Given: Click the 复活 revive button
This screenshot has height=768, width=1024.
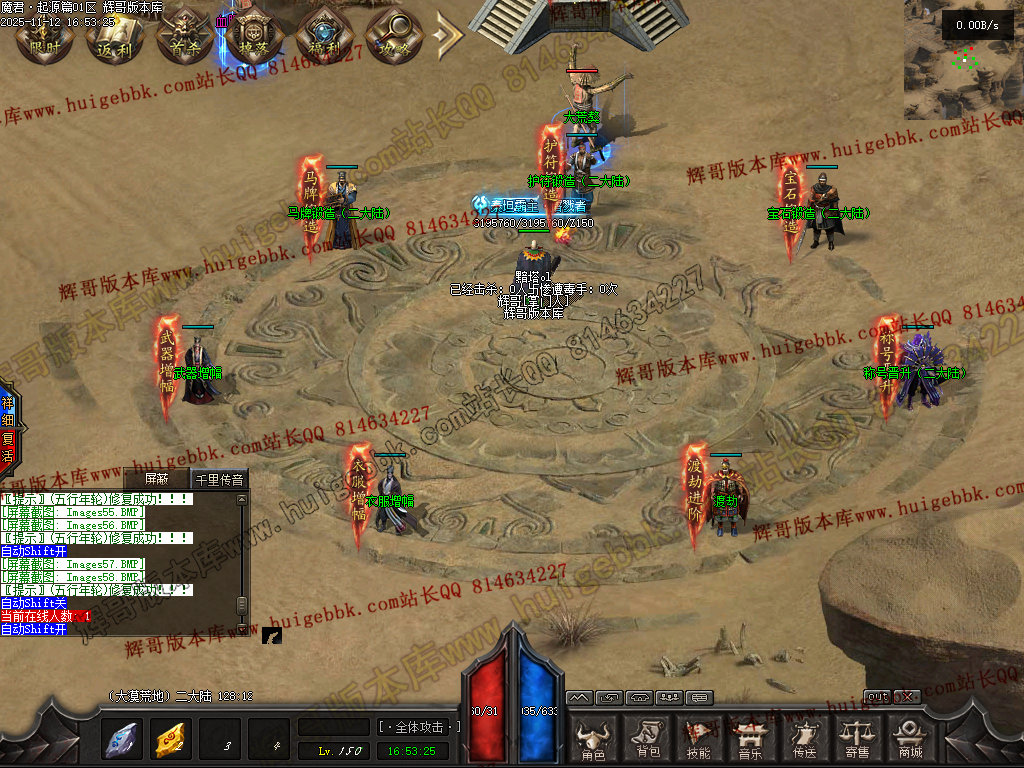Looking at the screenshot, I should point(7,448).
